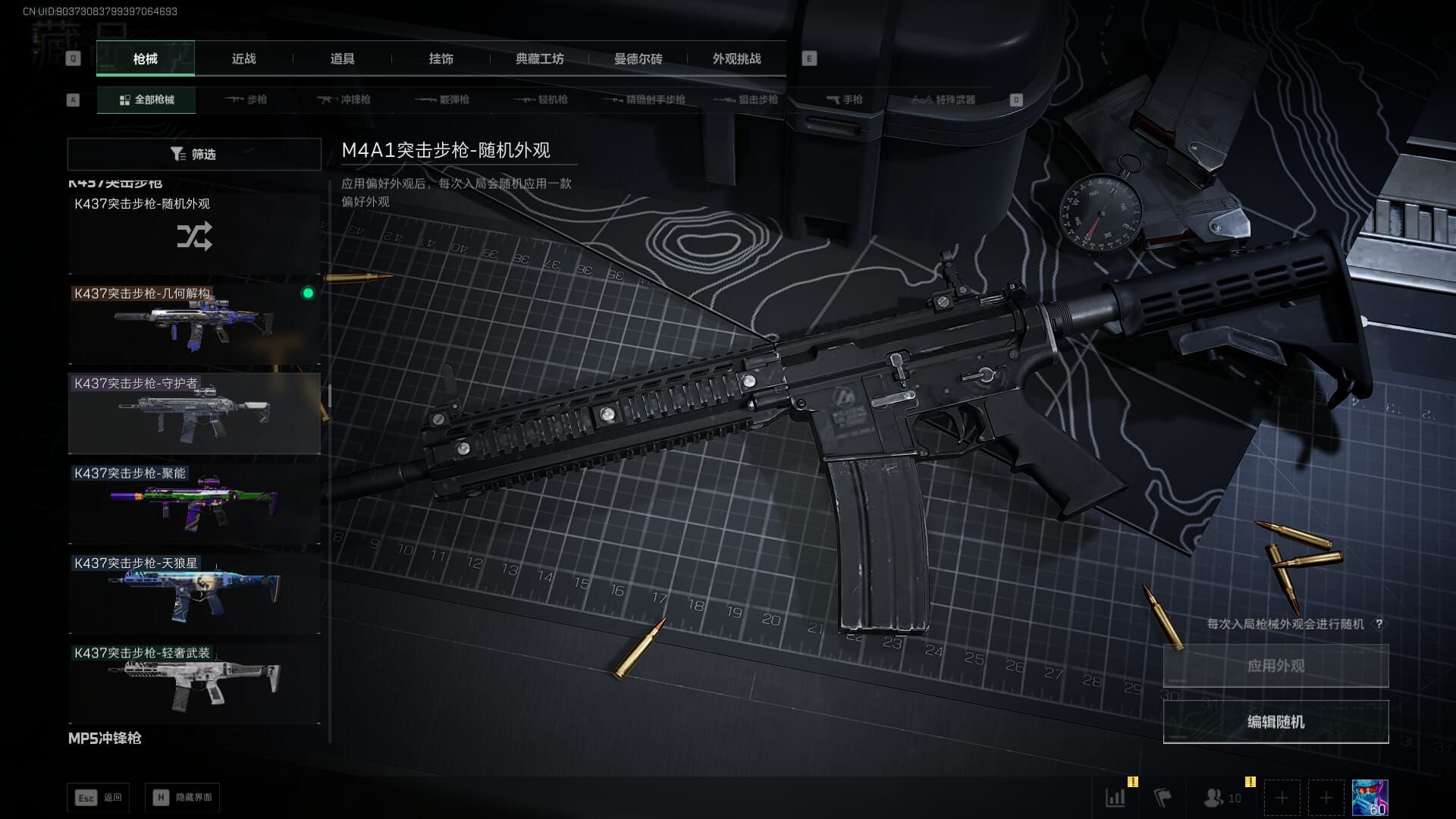Viewport: 1456px width, 819px height.
Task: Select the K437 轻奢武装 skin
Action: coord(194,682)
